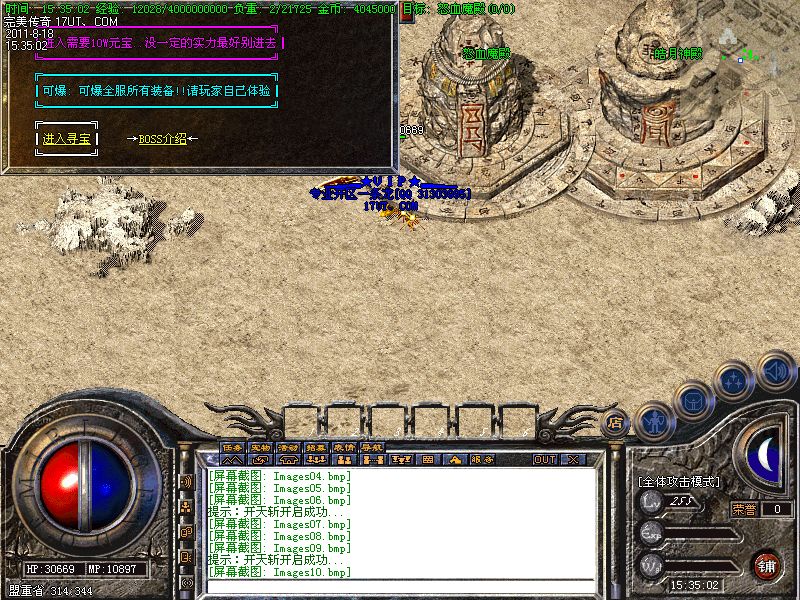Image resolution: width=800 pixels, height=600 pixels.
Task: Open the character equipment figure icon
Action: (x=653, y=421)
